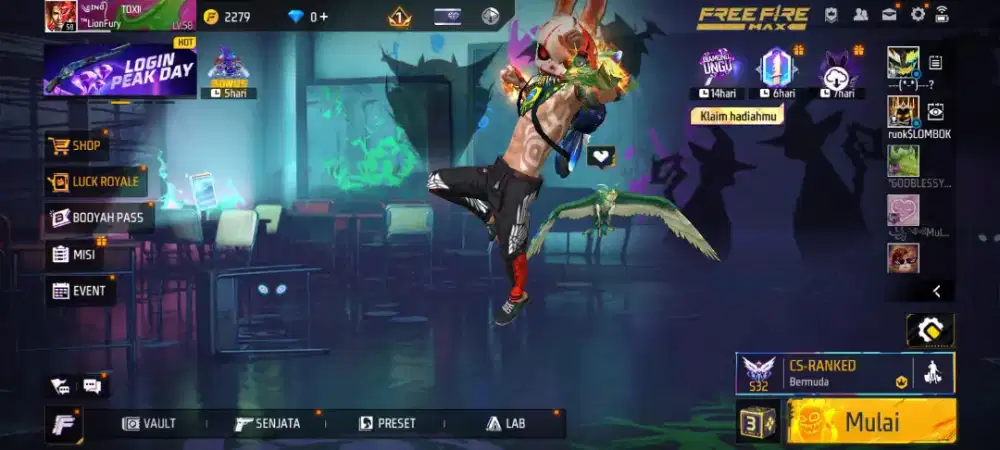
Task: Open the chat bubble icon
Action: (x=92, y=385)
